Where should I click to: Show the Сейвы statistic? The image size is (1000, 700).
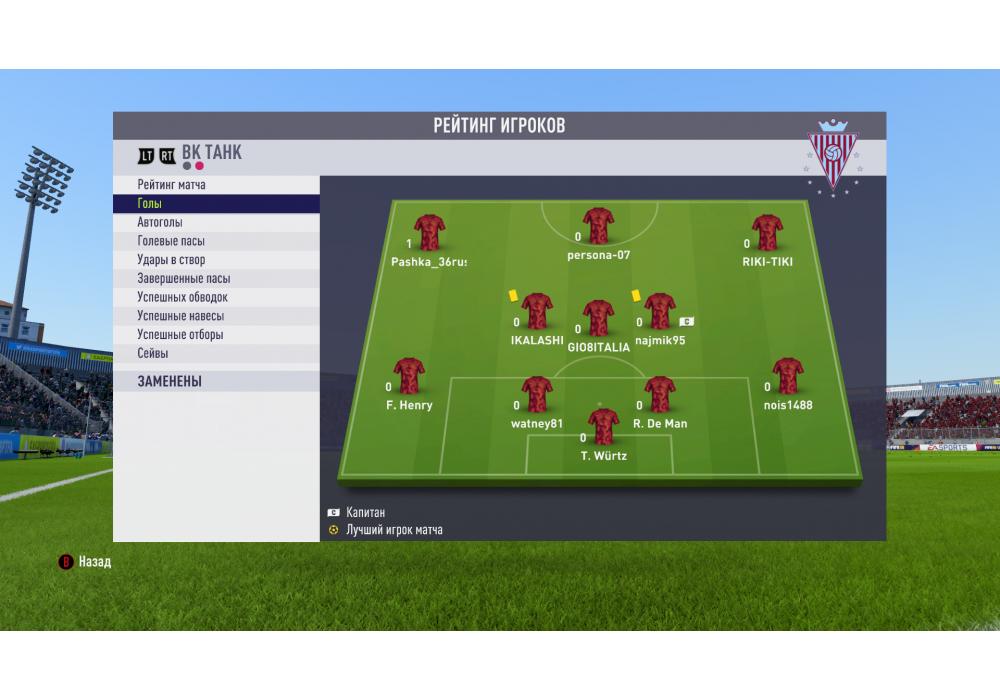click(x=216, y=353)
